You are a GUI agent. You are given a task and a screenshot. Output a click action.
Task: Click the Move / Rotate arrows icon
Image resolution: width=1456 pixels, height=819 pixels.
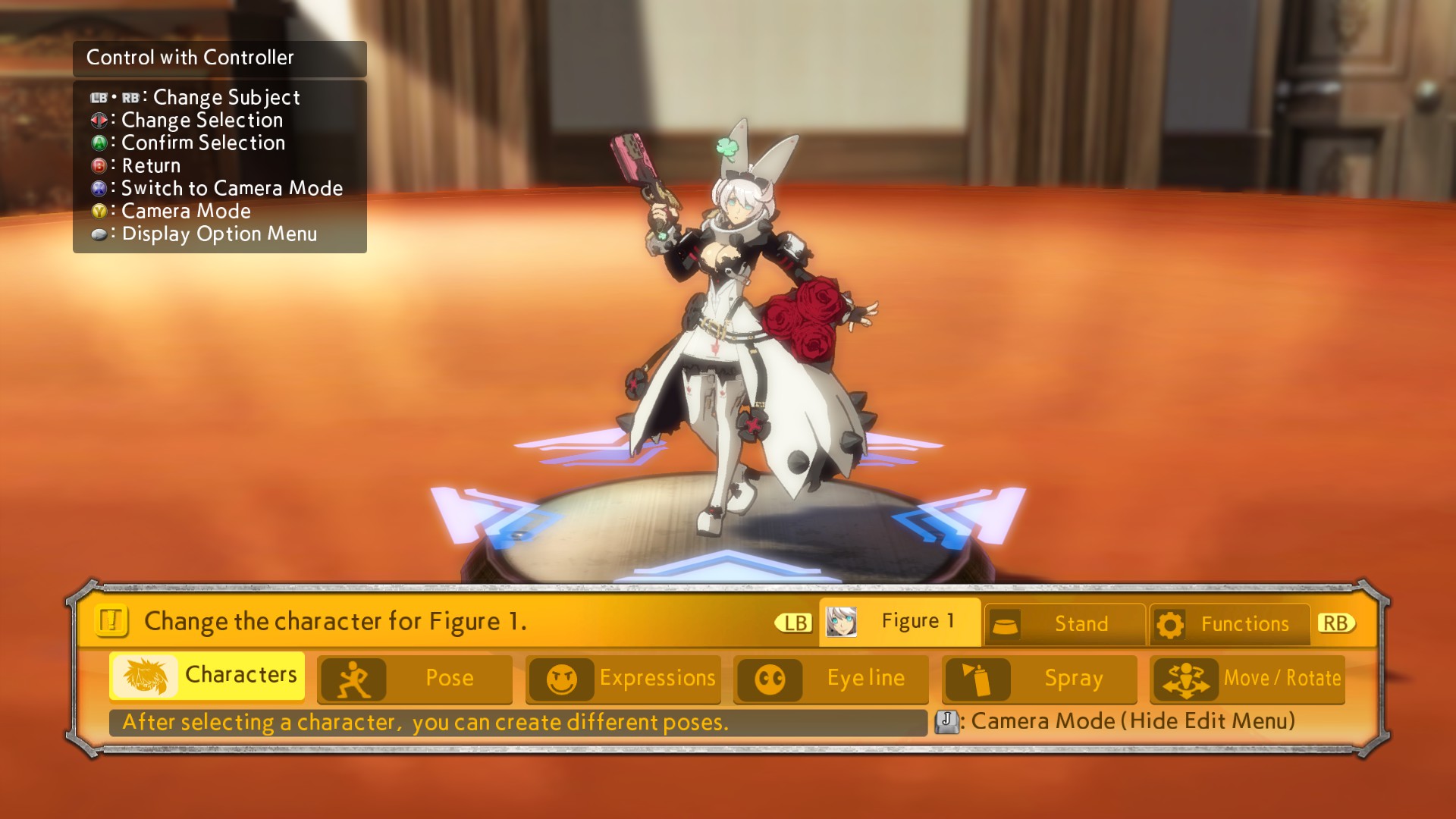click(1188, 679)
